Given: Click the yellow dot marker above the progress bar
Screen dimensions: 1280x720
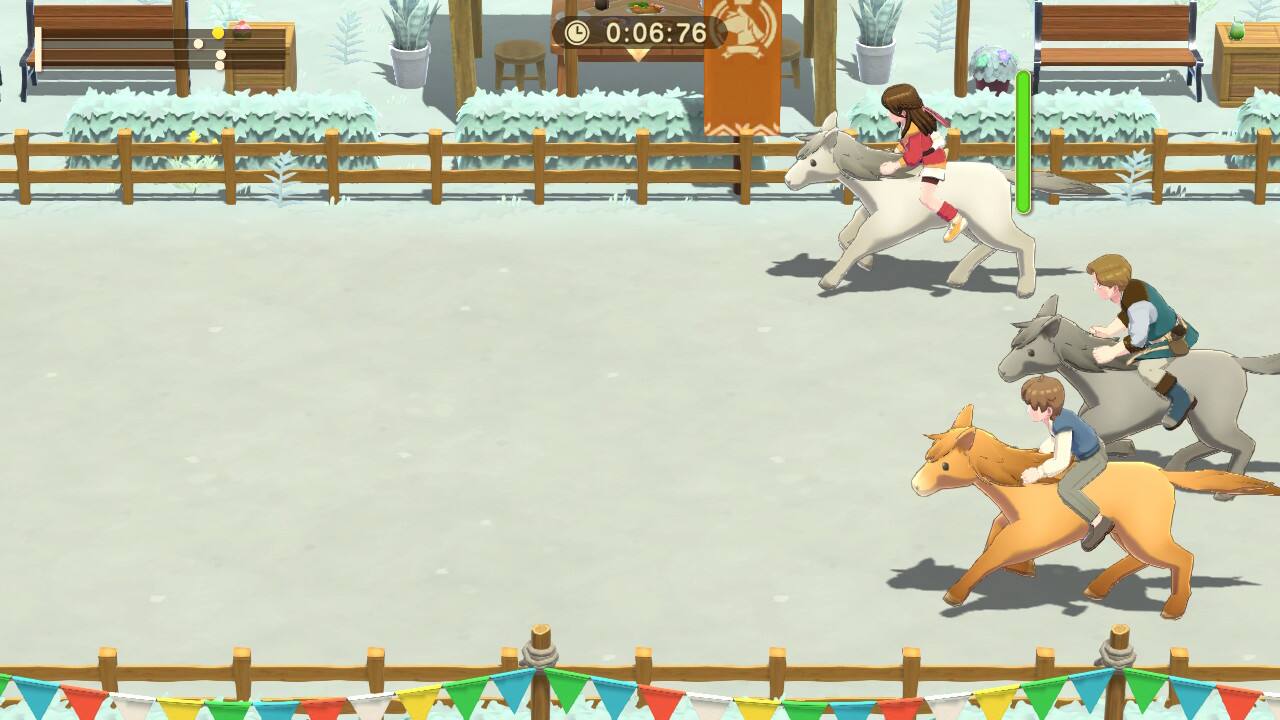Looking at the screenshot, I should (x=218, y=33).
